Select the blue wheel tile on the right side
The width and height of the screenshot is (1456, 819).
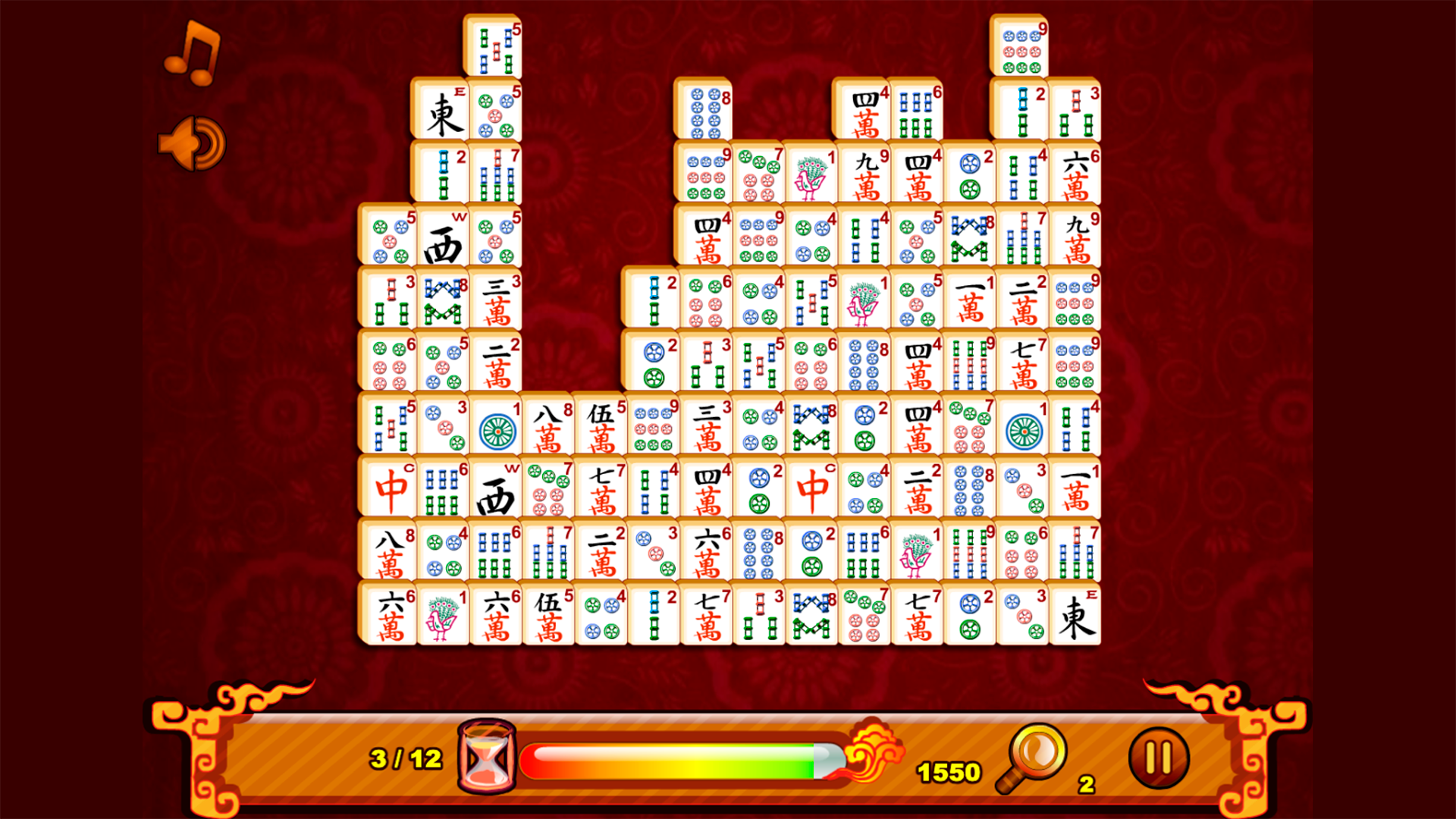(1022, 428)
